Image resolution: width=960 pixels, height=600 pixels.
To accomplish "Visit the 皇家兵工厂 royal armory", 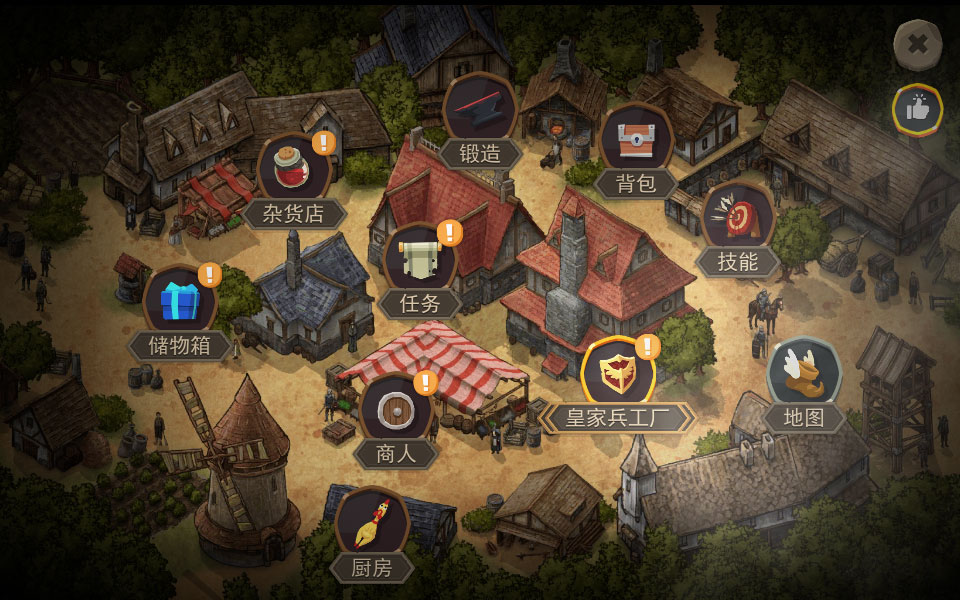I will point(617,376).
